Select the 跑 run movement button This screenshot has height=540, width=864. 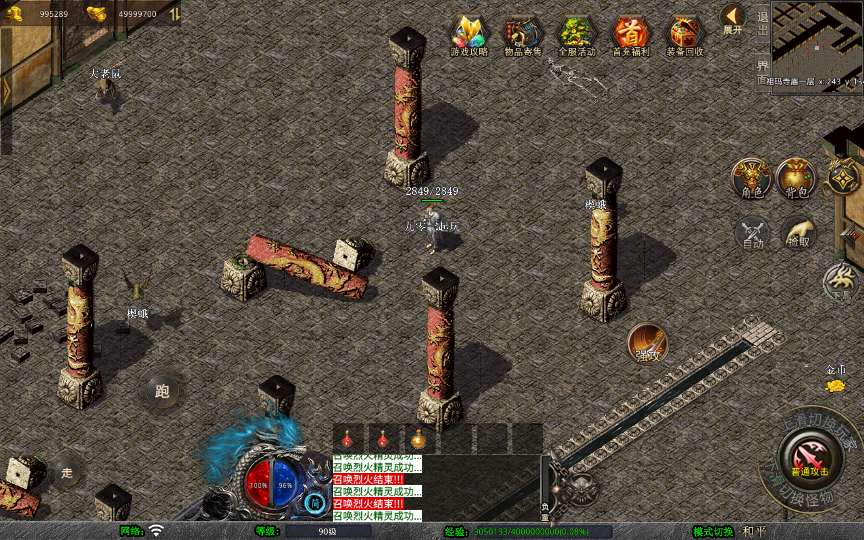162,391
